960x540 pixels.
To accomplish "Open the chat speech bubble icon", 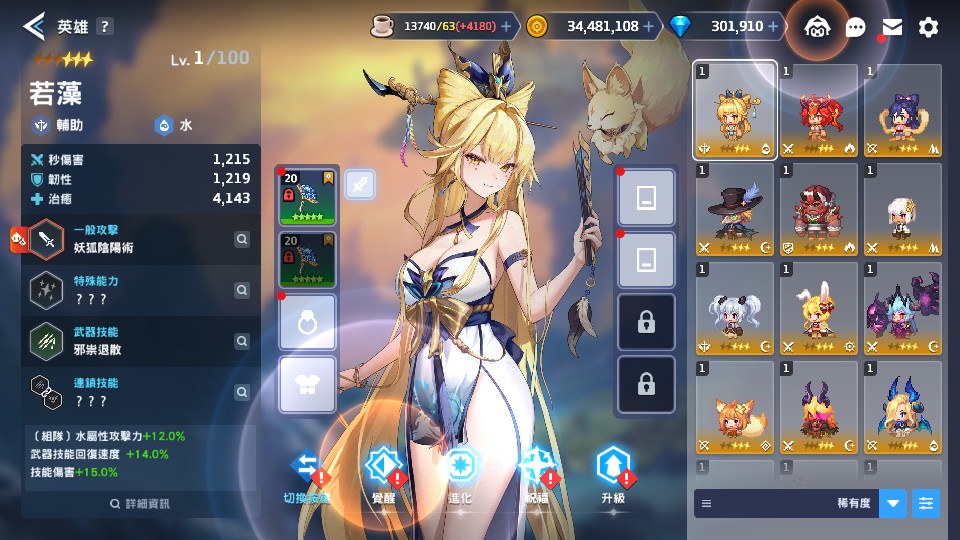I will [856, 28].
